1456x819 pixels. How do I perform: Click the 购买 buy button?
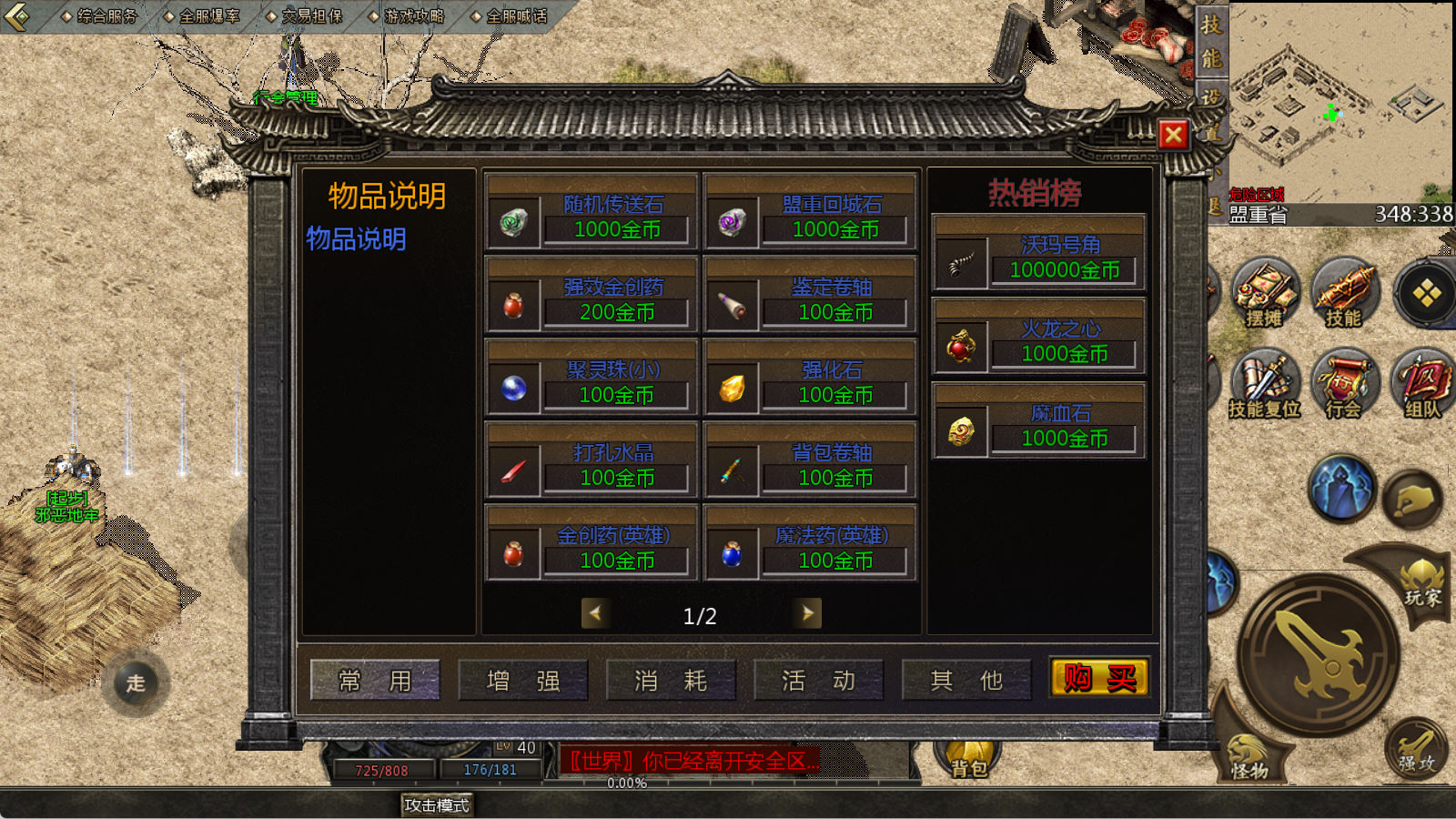[x=1099, y=678]
